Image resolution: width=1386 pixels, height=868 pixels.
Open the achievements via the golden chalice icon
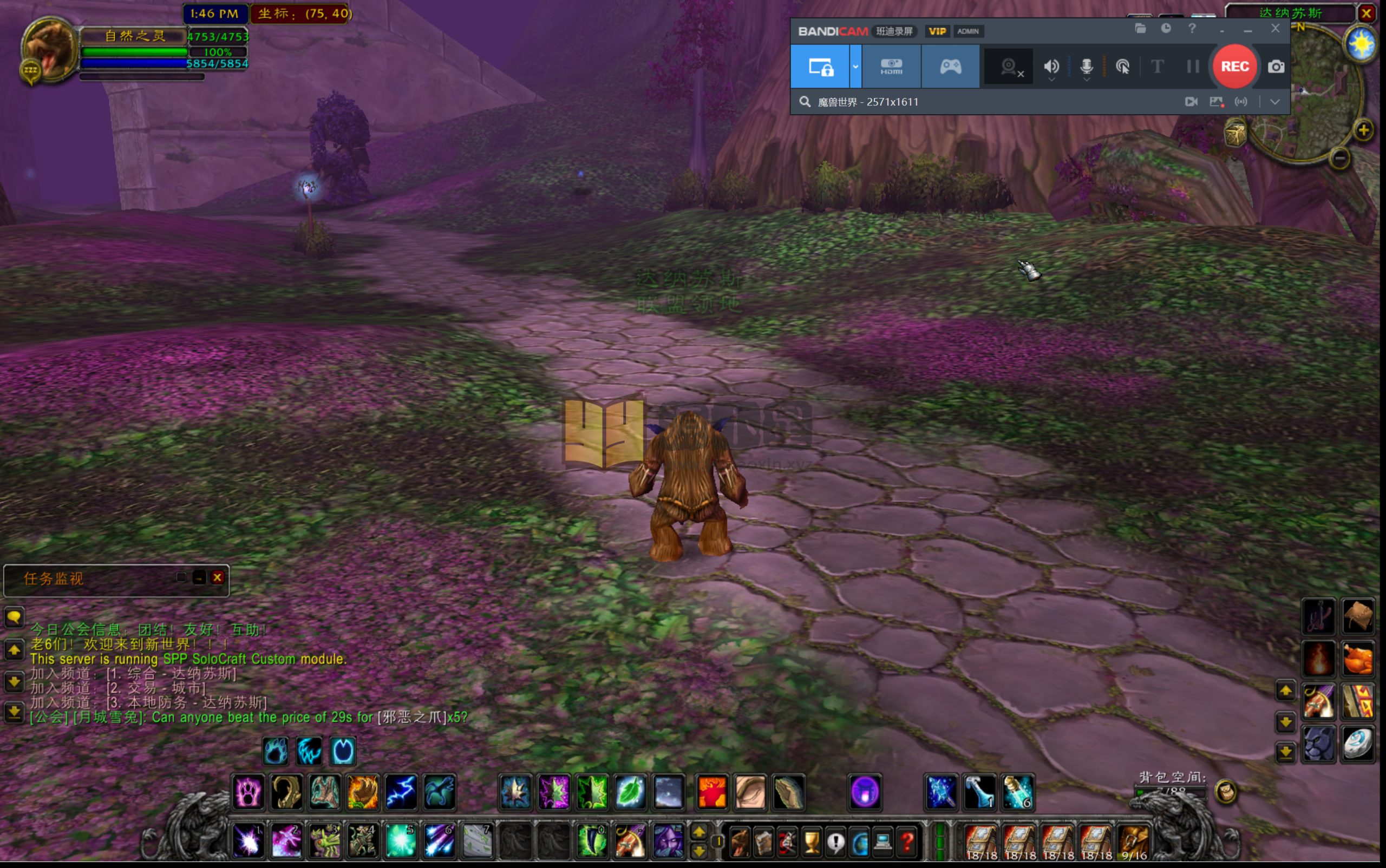tap(811, 842)
